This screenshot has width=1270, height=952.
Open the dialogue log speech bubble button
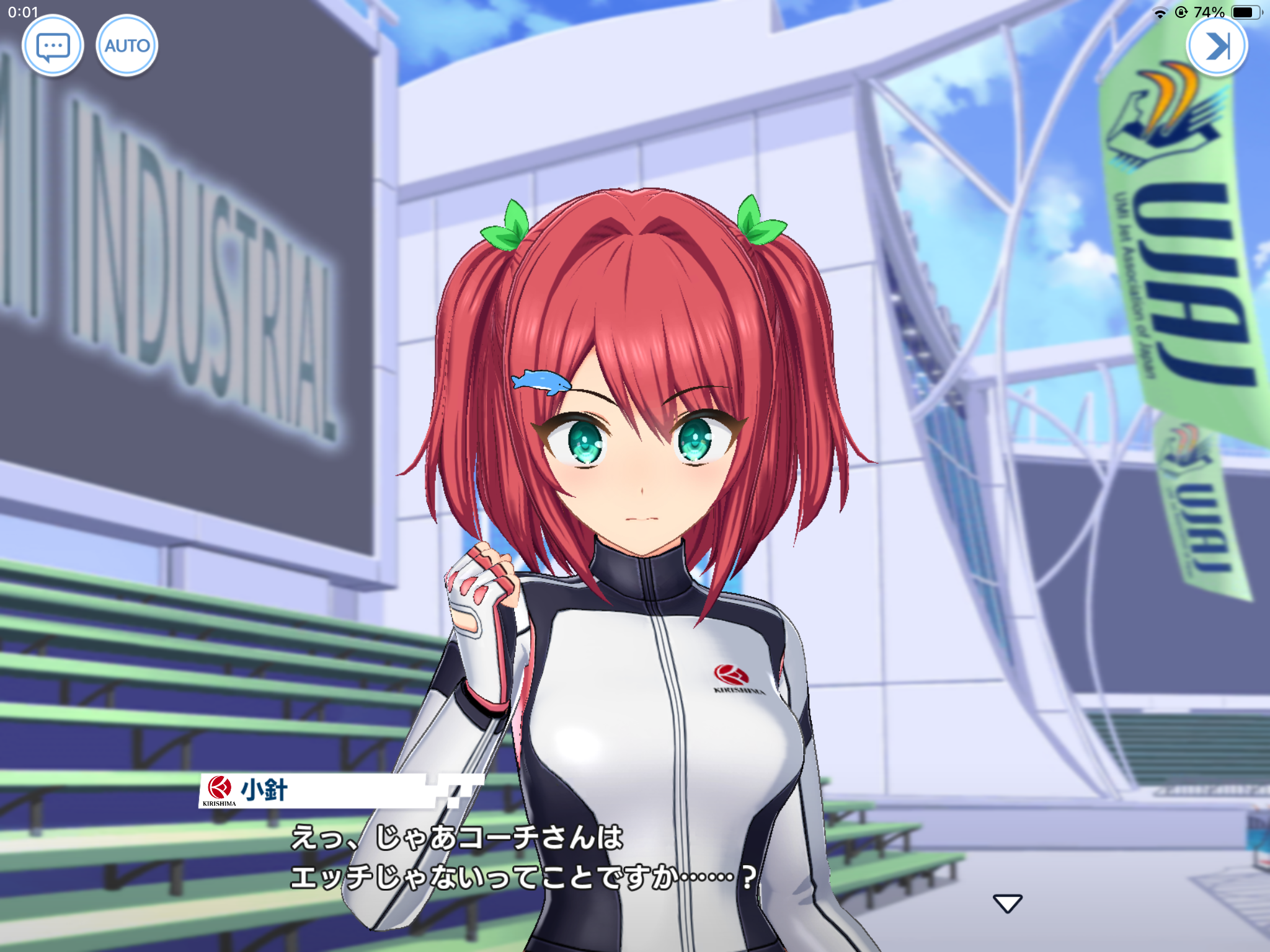click(53, 46)
